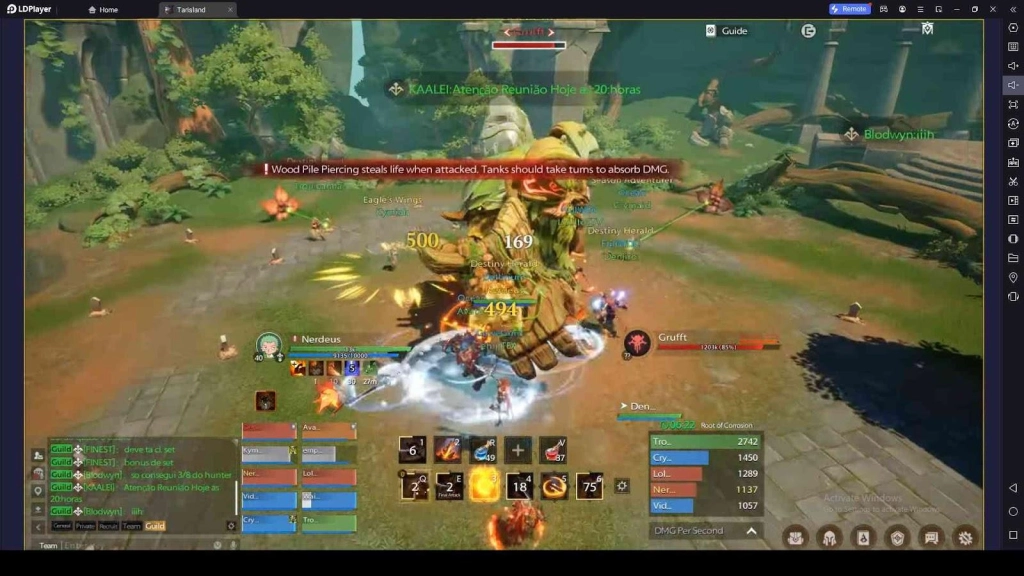Activate the microphone voice chat icon

click(232, 545)
